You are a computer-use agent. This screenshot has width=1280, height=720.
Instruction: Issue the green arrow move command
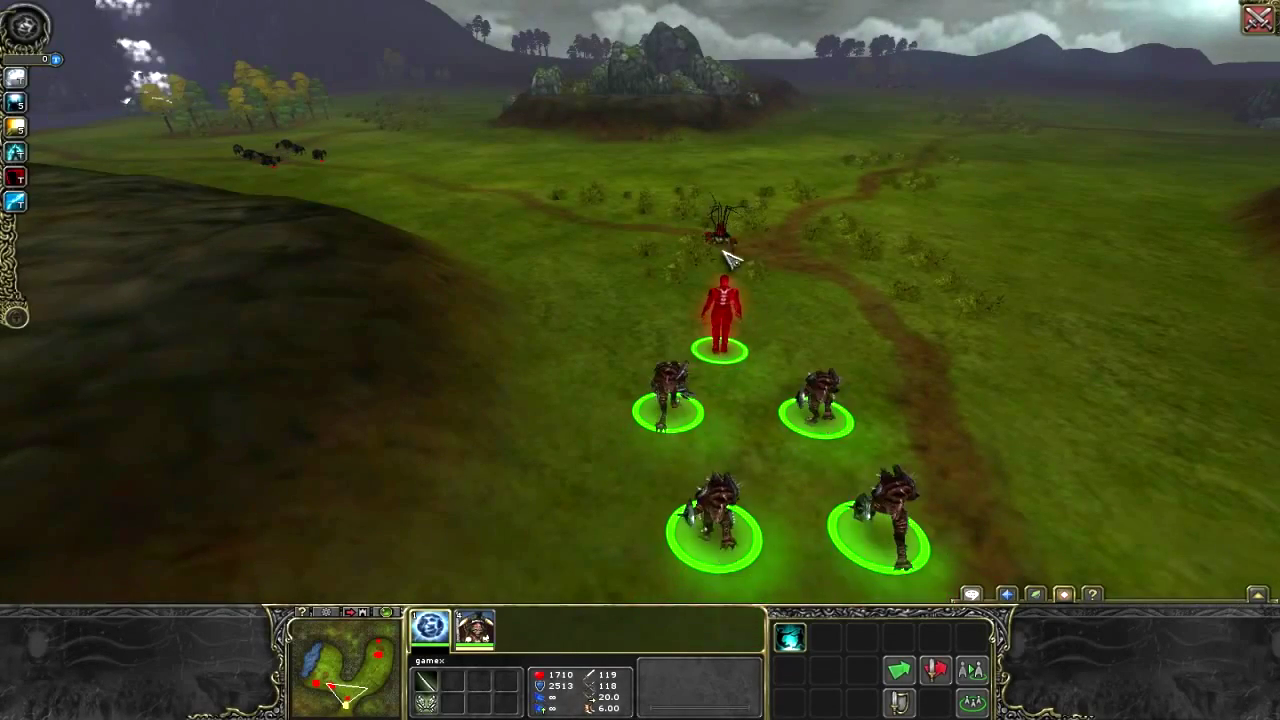[899, 670]
